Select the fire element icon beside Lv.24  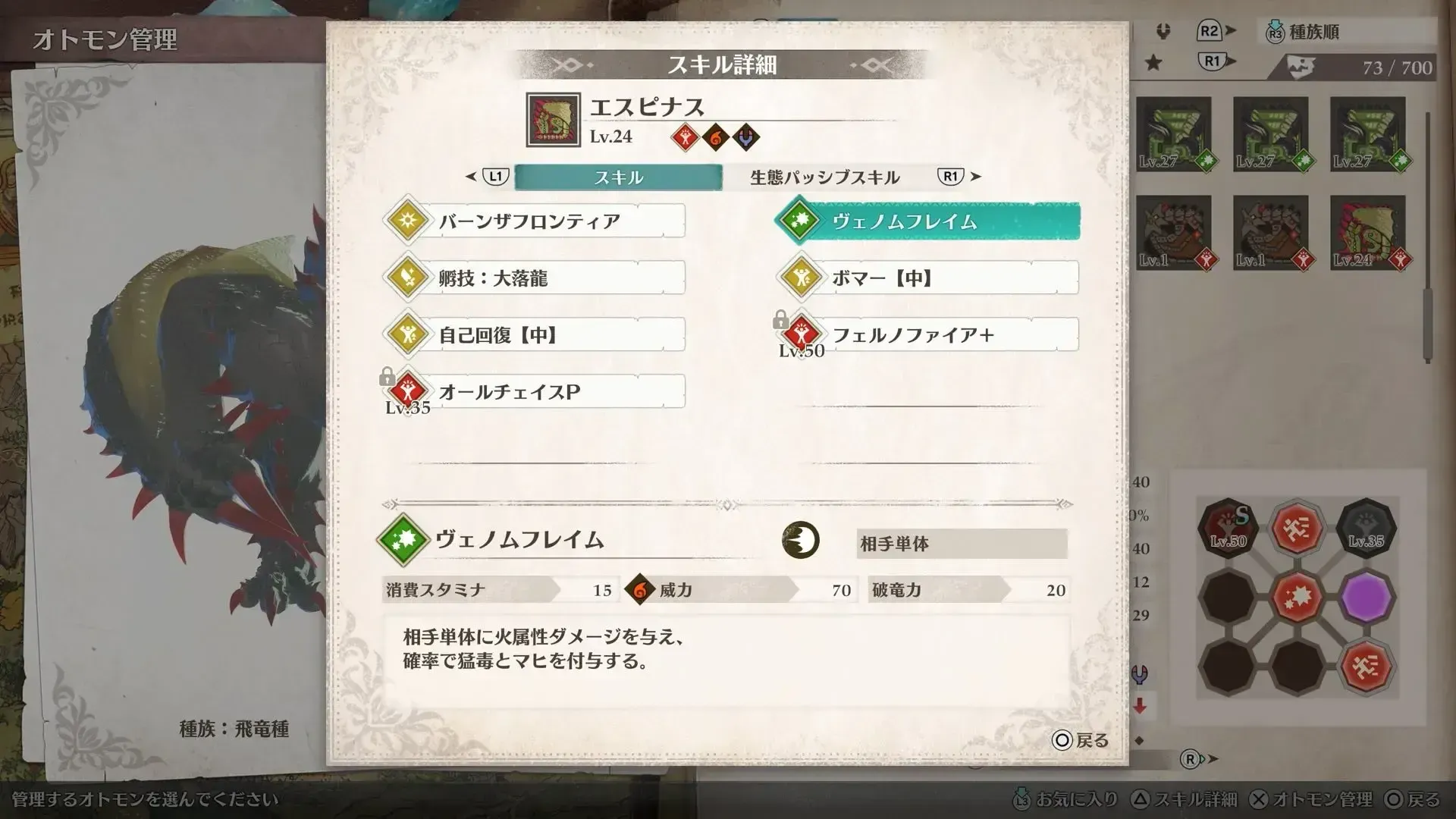click(x=716, y=136)
